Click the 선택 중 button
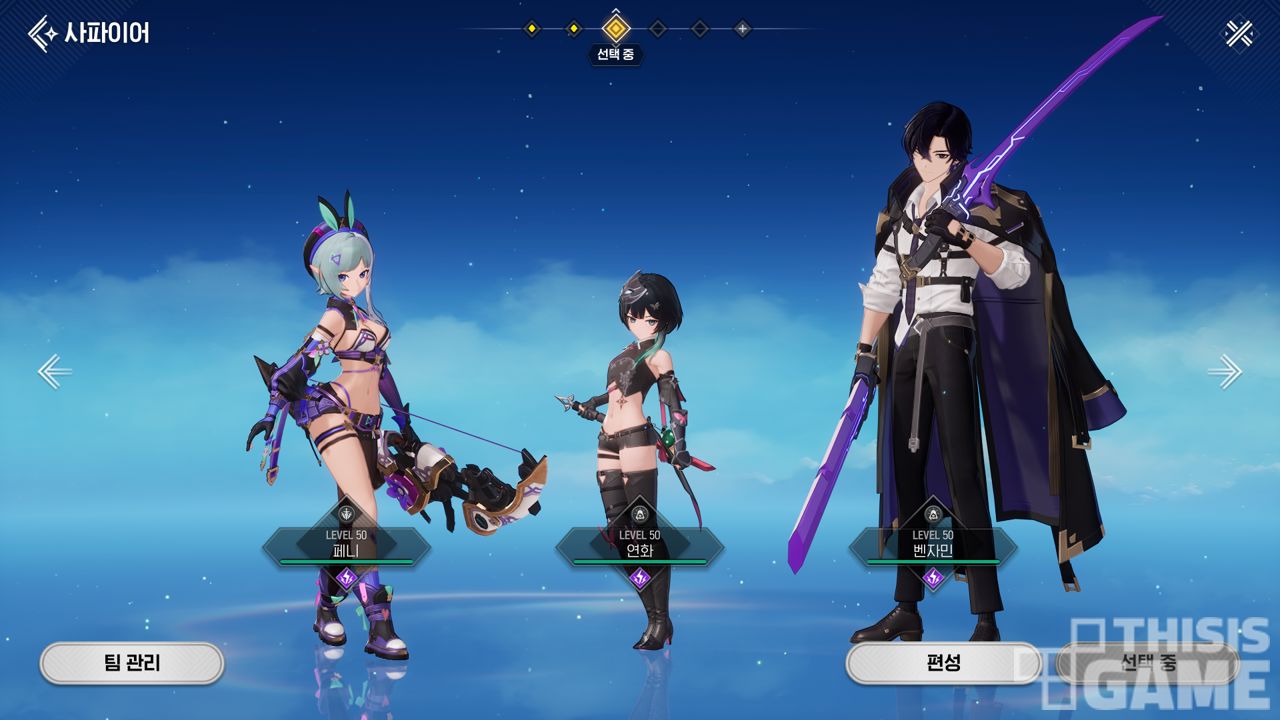The width and height of the screenshot is (1280, 720). 1147,662
